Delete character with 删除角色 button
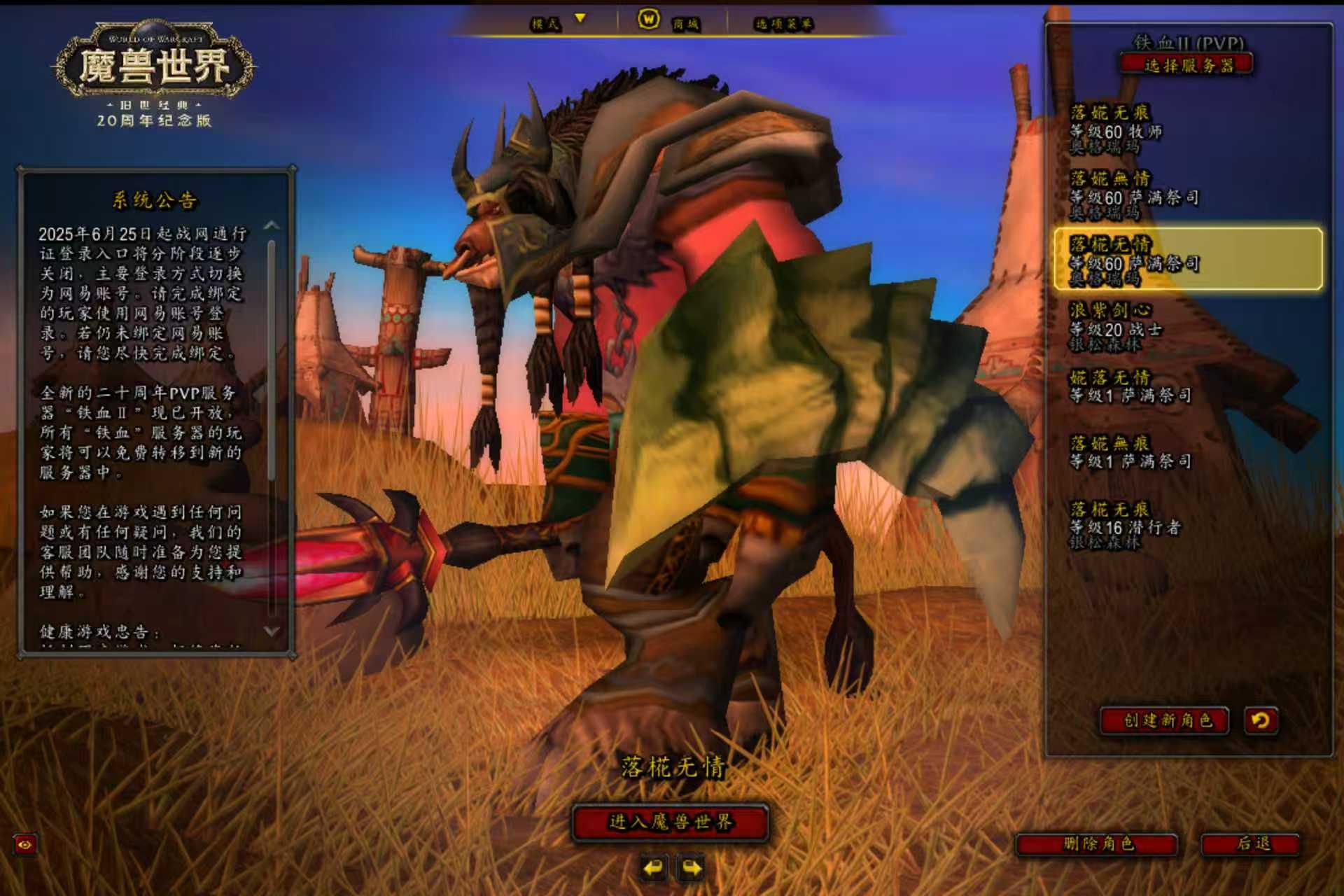This screenshot has width=1344, height=896. point(1097,843)
